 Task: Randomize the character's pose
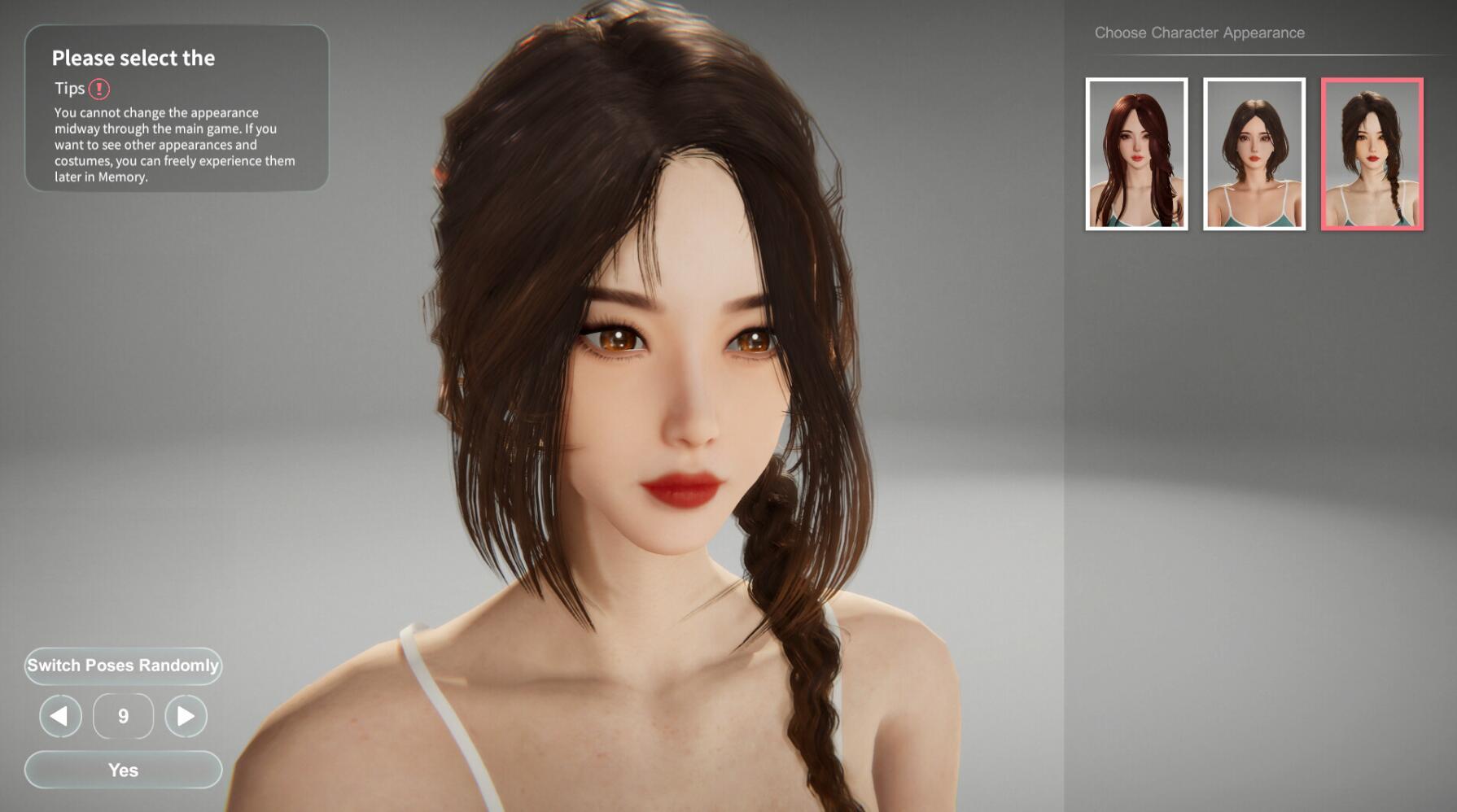coord(122,666)
